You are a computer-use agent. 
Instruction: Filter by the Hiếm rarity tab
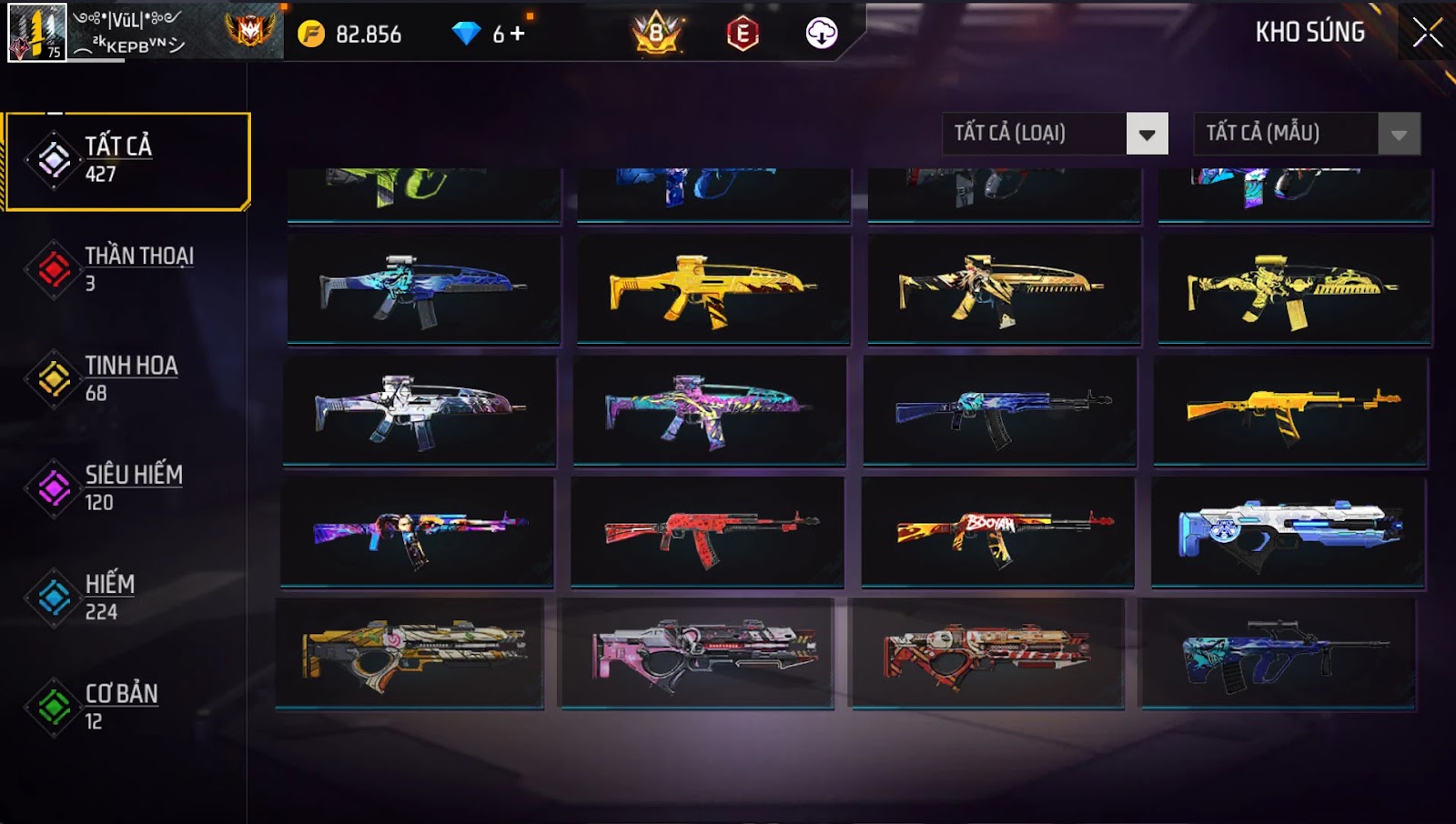(x=127, y=597)
